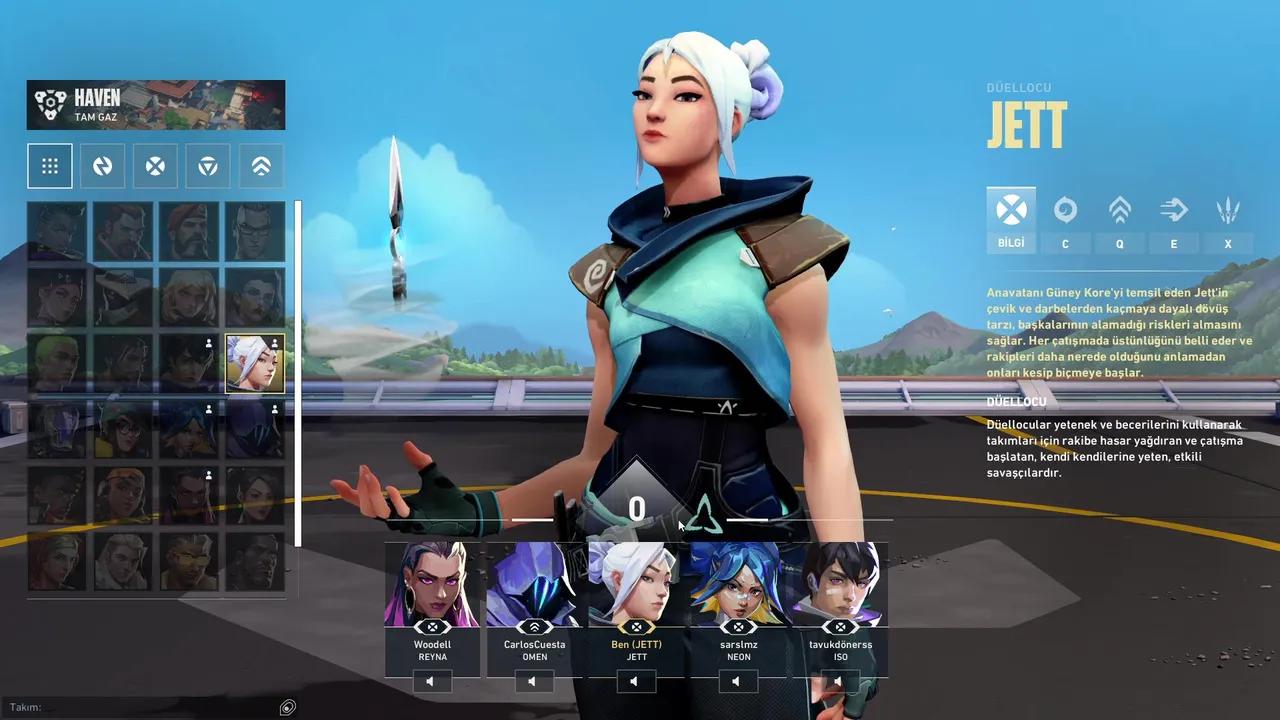Filter agents to show all with grid icon

point(50,165)
